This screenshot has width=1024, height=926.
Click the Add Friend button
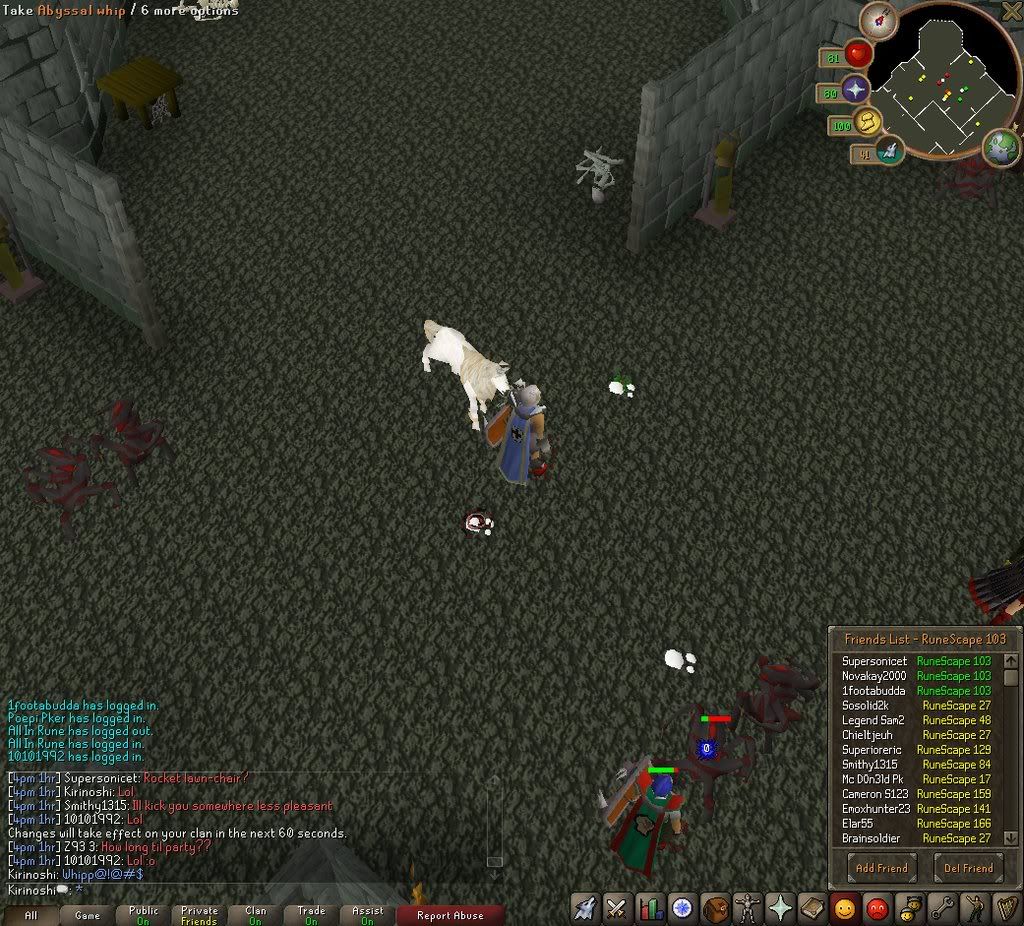881,867
